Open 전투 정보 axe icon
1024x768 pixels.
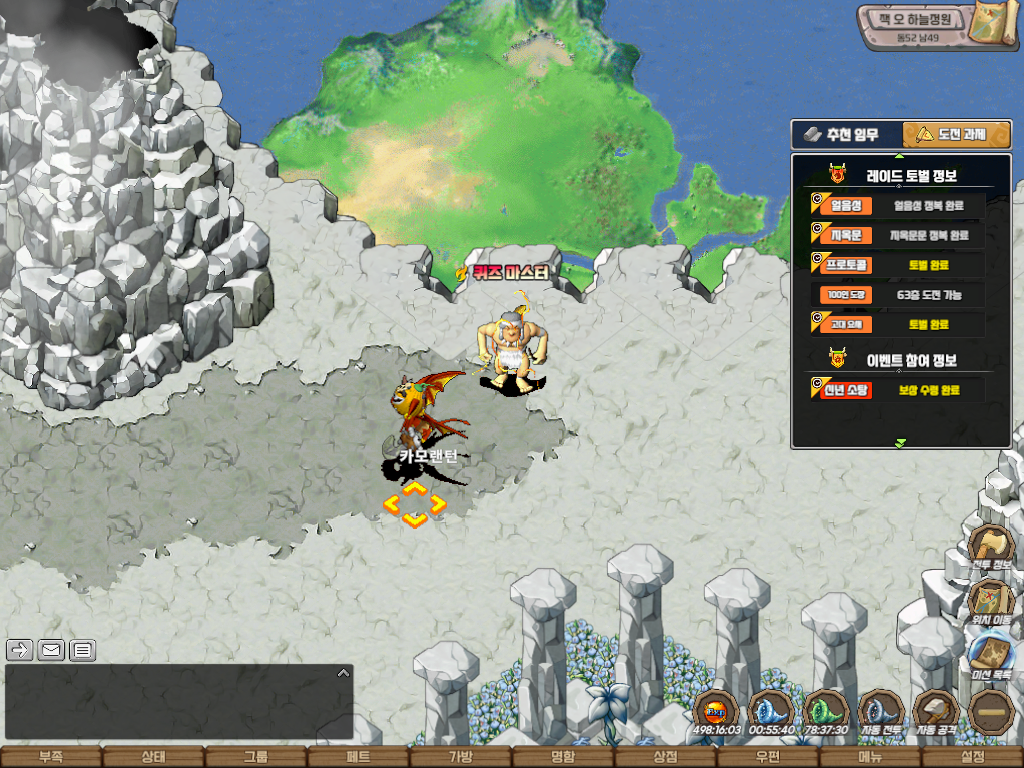click(x=992, y=548)
